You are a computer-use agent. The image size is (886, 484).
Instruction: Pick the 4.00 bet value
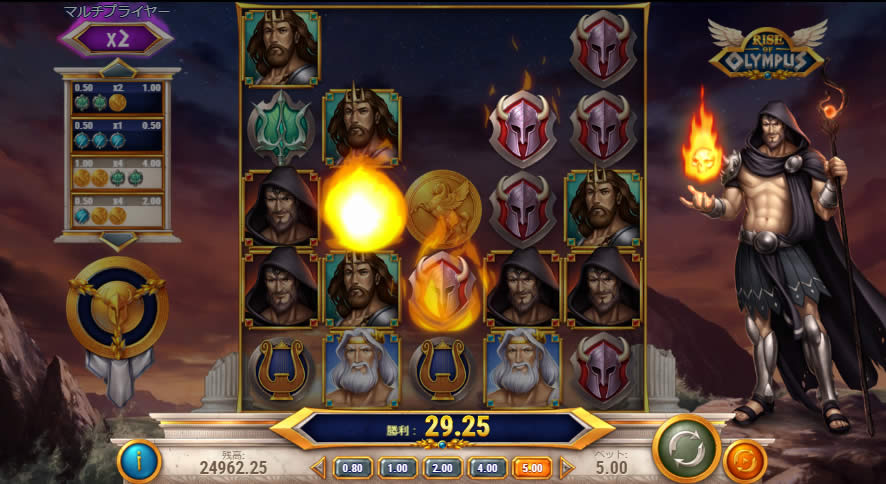[x=487, y=467]
